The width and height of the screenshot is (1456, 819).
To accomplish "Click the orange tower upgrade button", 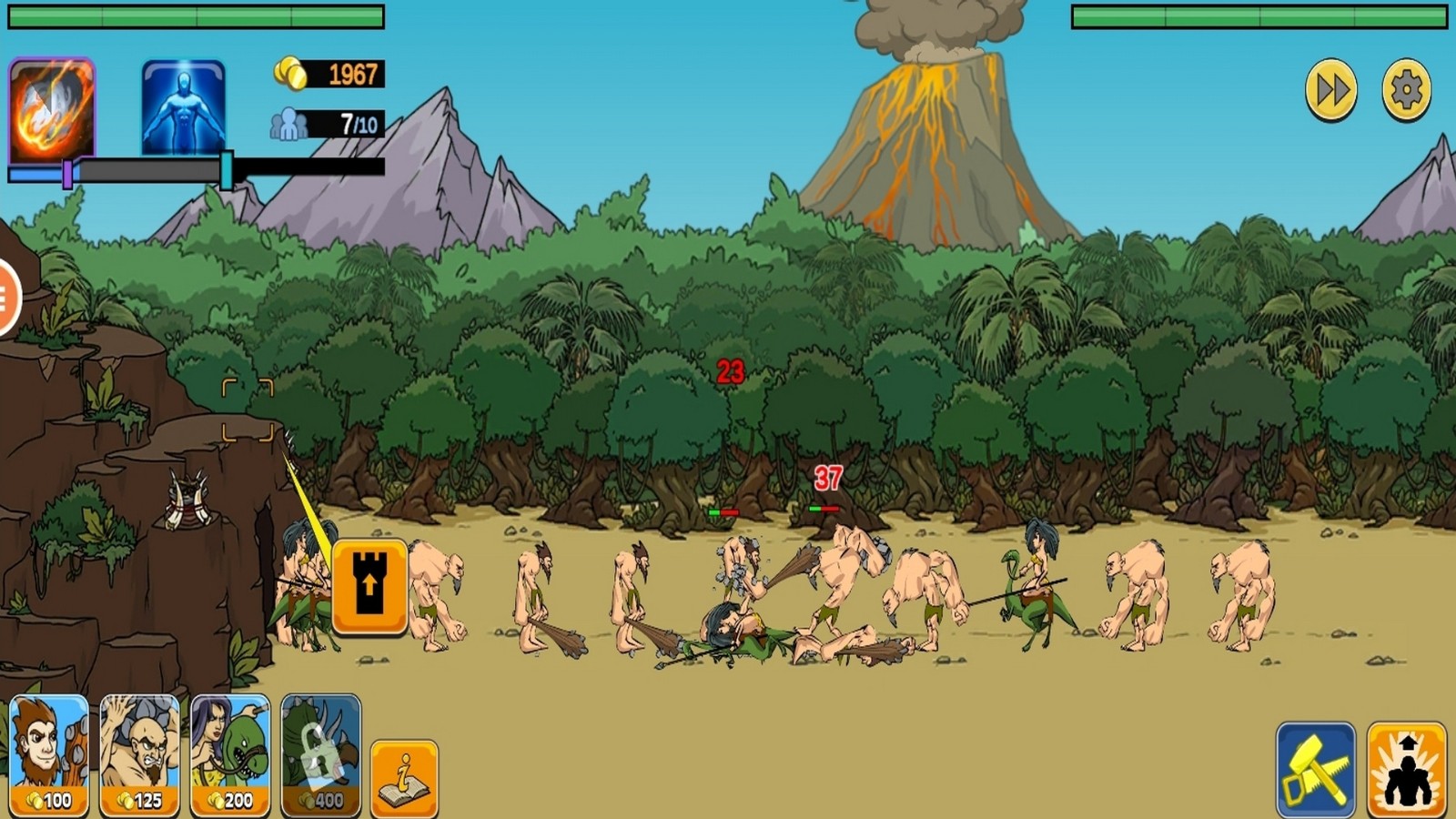I will coord(369,586).
